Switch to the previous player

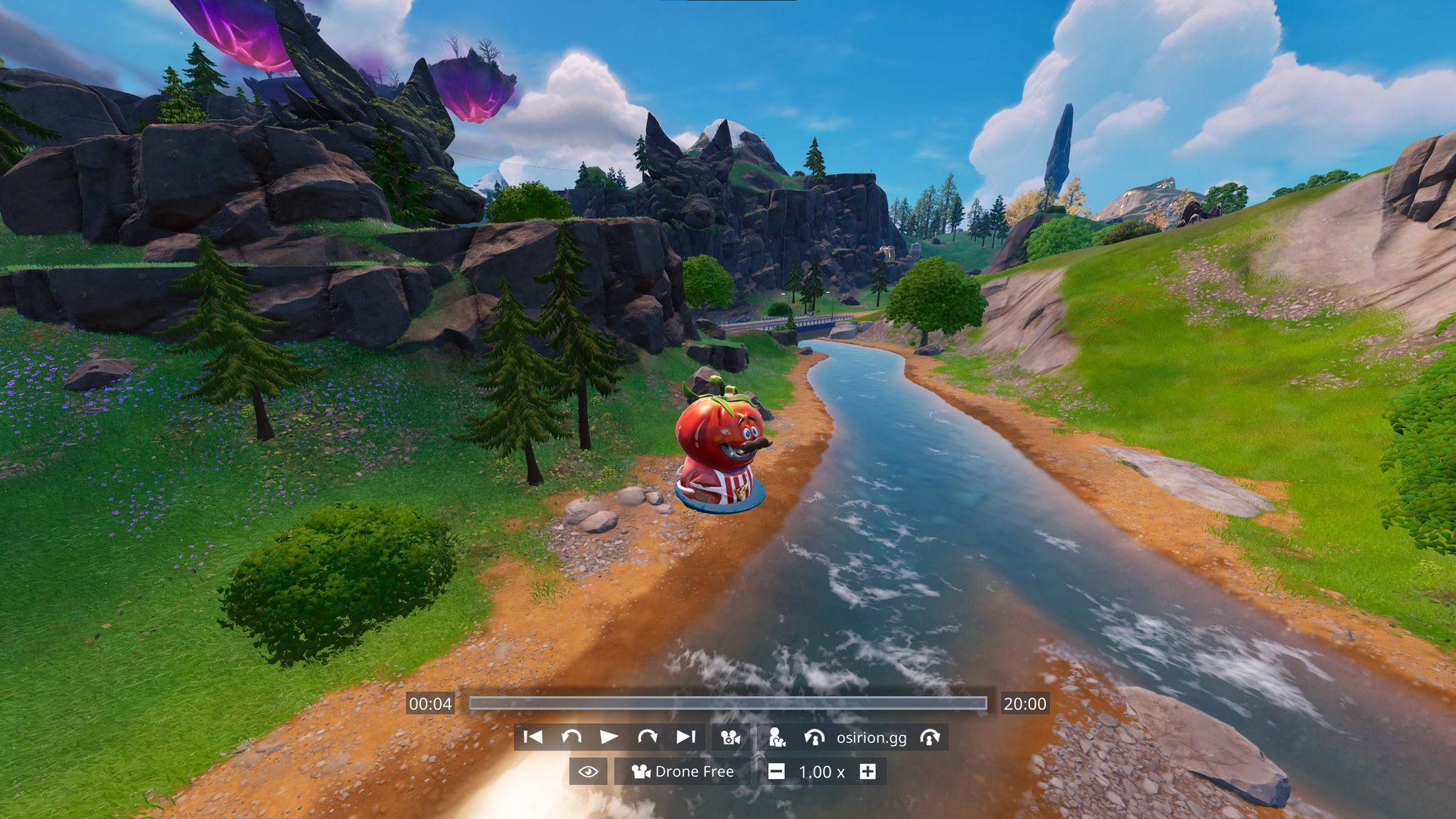pyautogui.click(x=814, y=737)
